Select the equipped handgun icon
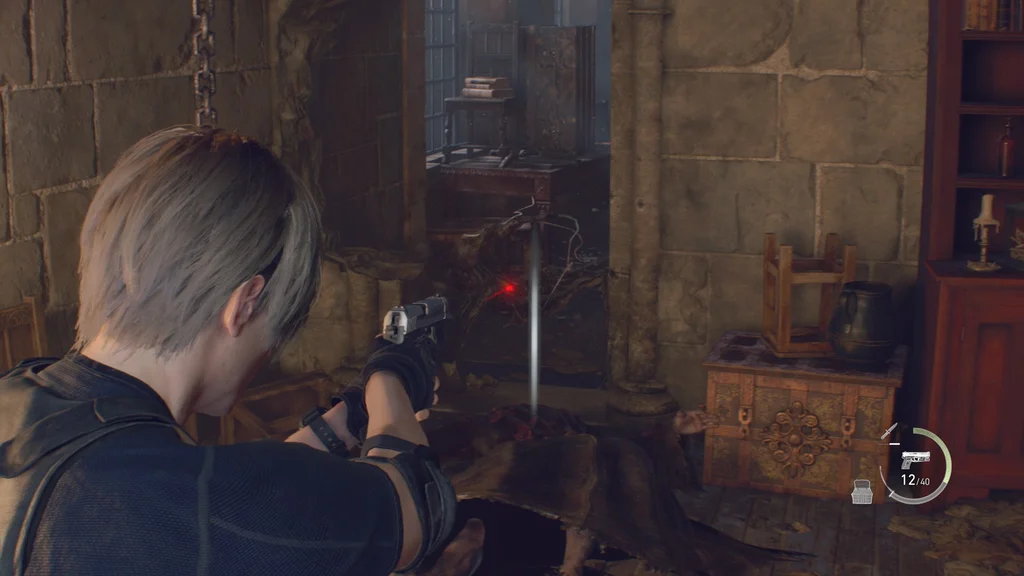Screen dimensions: 1024x576 pos(914,459)
